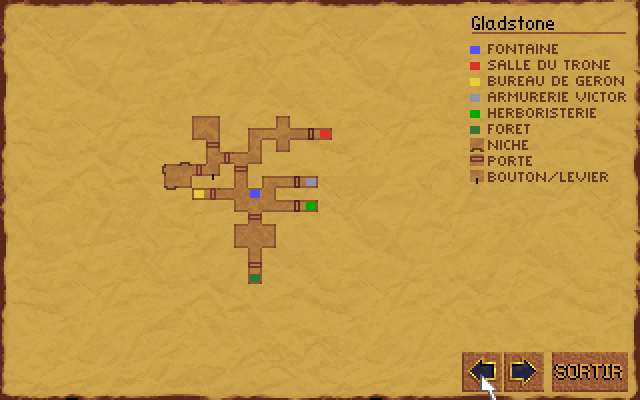Select the FONTAINE legend entry

click(522, 49)
